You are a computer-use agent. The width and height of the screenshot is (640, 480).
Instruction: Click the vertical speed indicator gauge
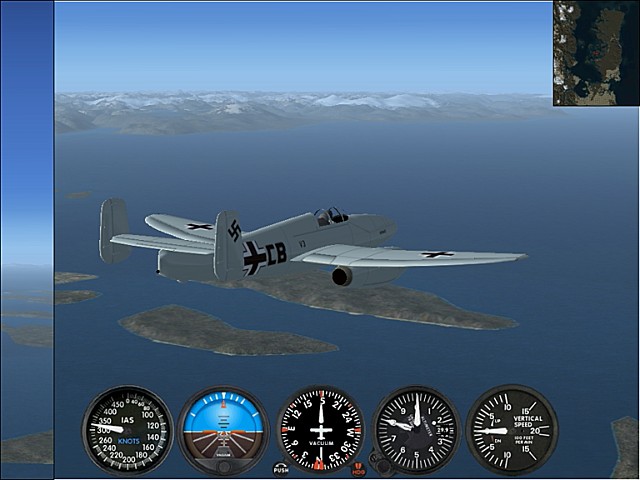pyautogui.click(x=511, y=430)
